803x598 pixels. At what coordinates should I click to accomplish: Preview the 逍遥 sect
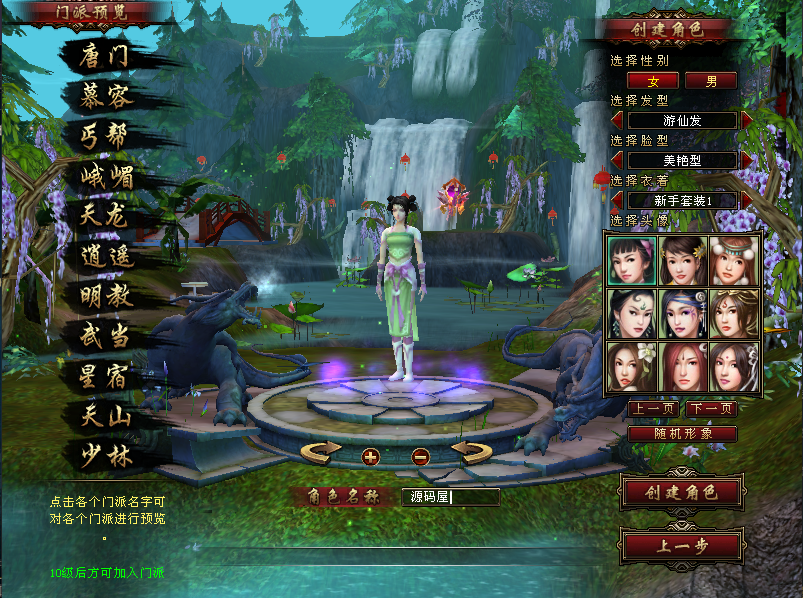click(x=105, y=257)
